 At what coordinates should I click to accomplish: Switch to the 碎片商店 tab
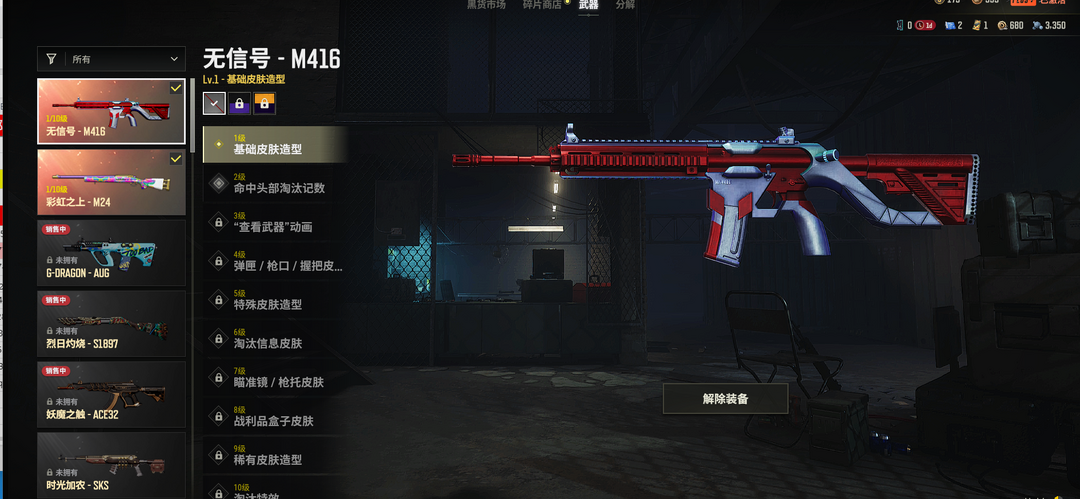point(541,5)
